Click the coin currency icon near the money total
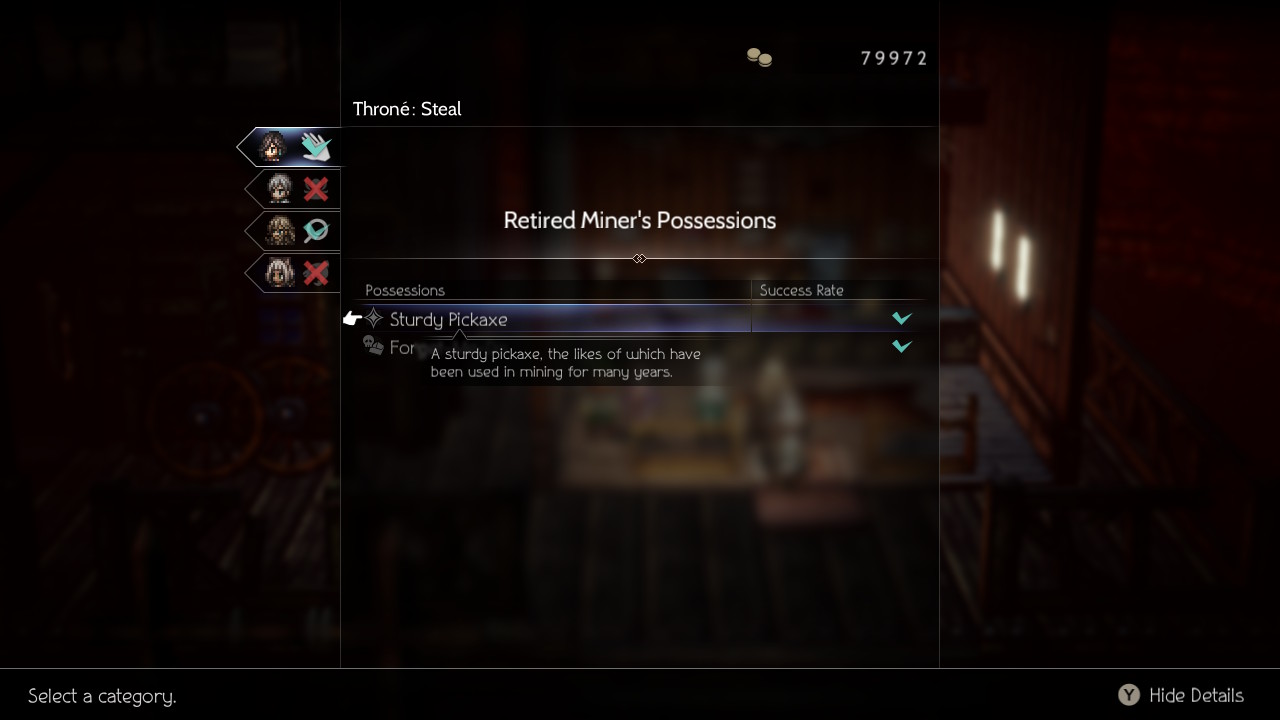 pyautogui.click(x=760, y=58)
